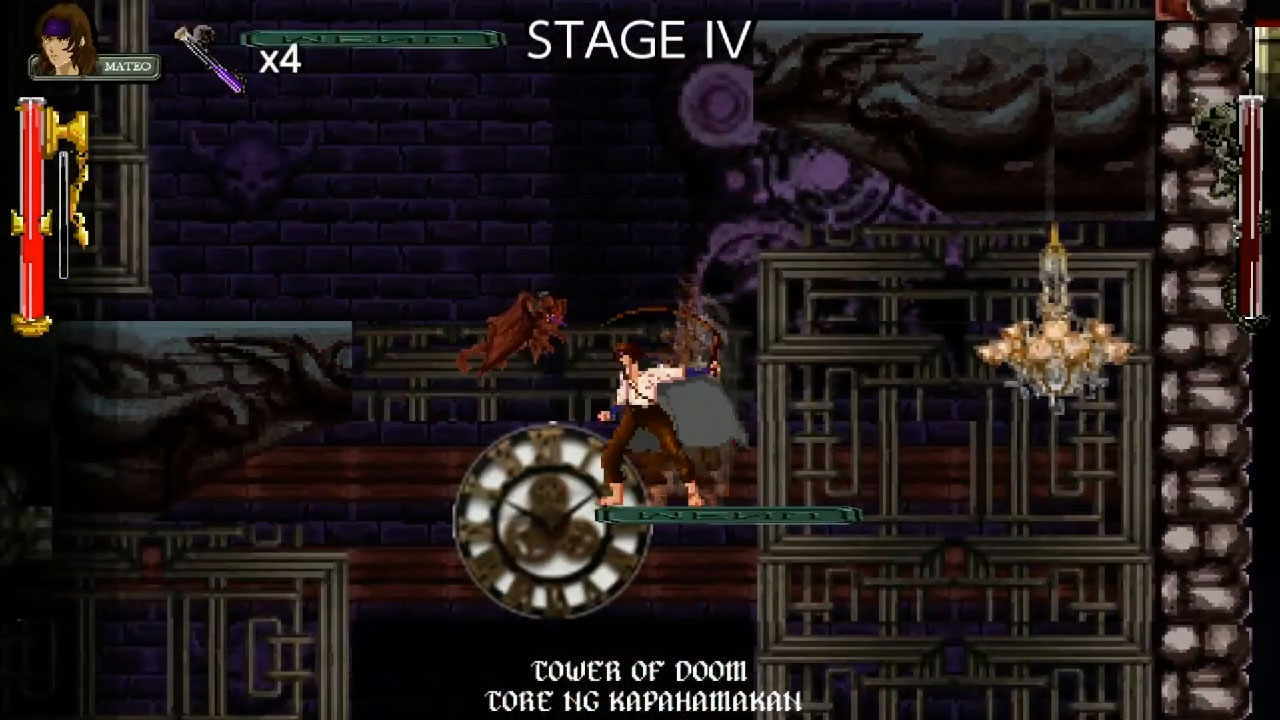Expand the gear mechanism in the background
Image resolution: width=1280 pixels, height=720 pixels.
[x=715, y=100]
